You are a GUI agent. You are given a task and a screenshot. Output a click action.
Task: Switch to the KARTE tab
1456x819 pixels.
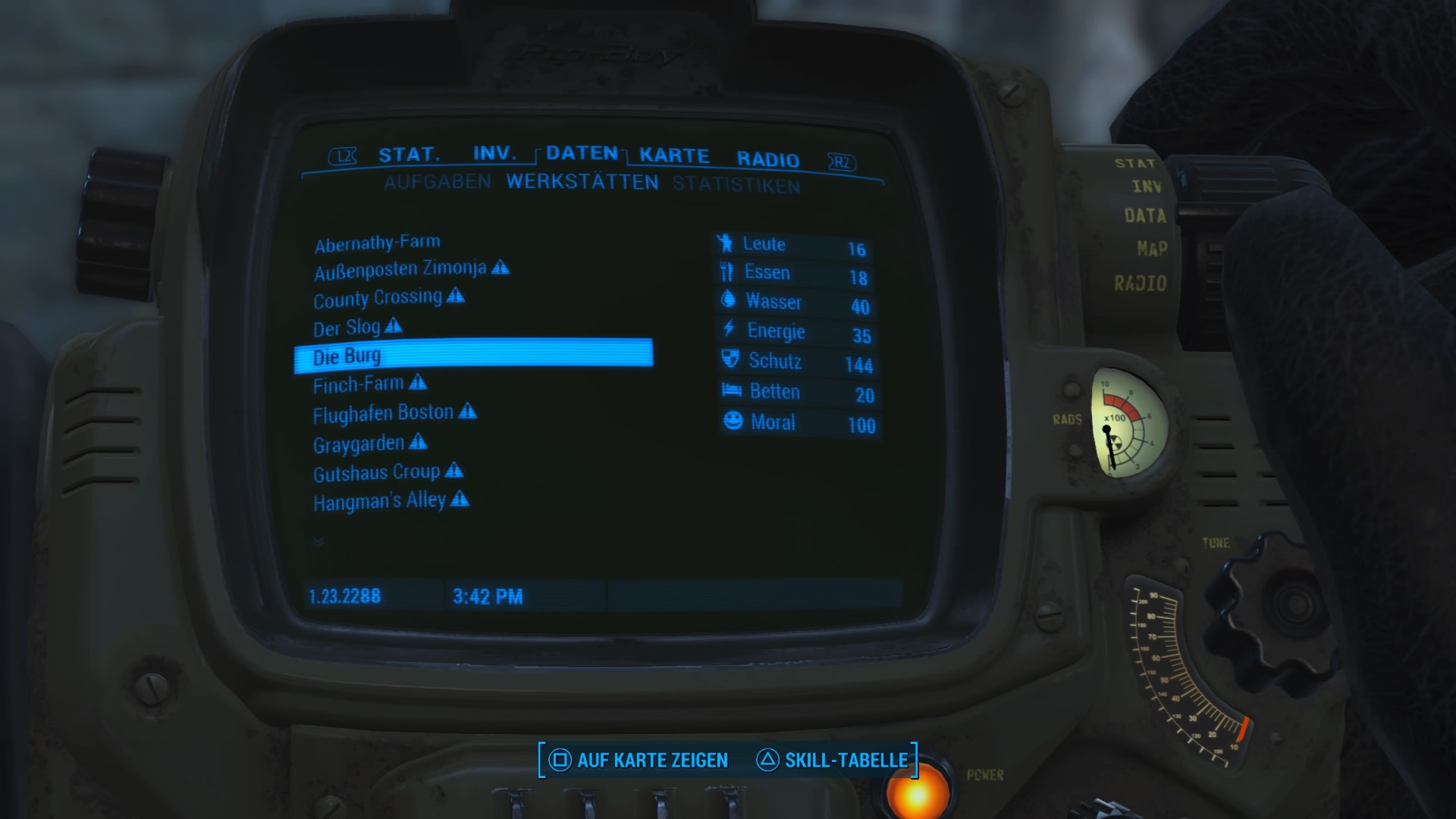coord(674,155)
